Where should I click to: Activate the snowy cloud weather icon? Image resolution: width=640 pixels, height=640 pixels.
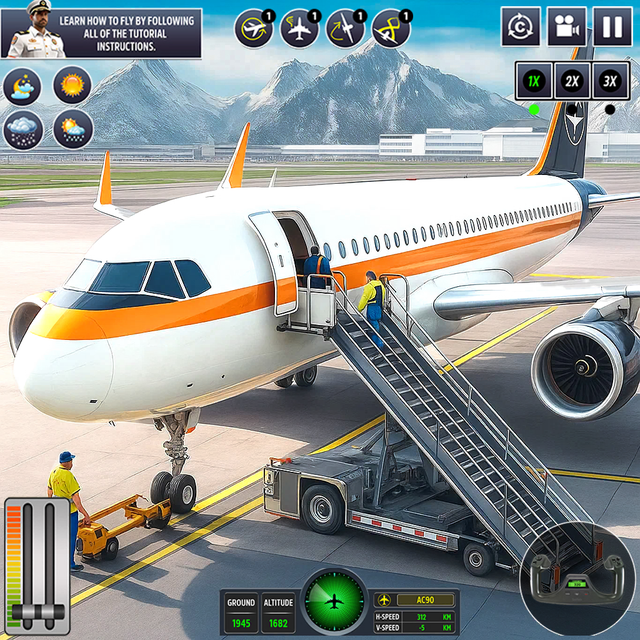click(22, 128)
